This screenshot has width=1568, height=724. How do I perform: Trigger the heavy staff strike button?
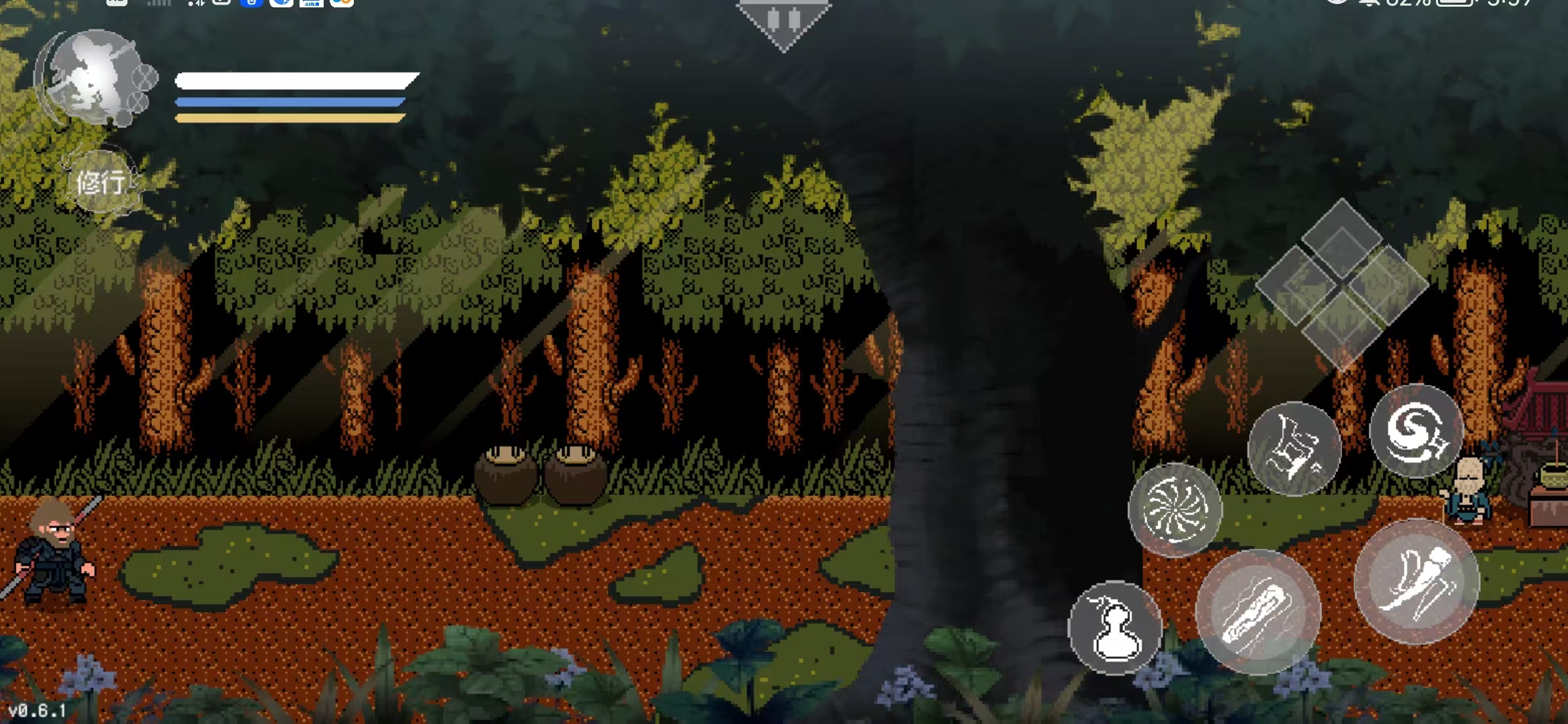1258,612
